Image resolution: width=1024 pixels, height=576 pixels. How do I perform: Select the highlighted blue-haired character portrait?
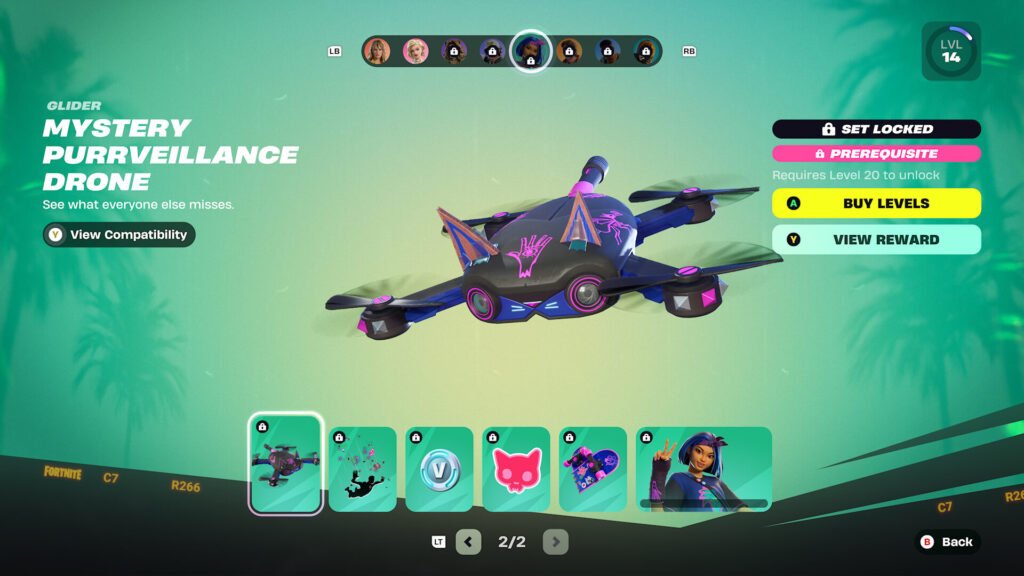[x=530, y=51]
